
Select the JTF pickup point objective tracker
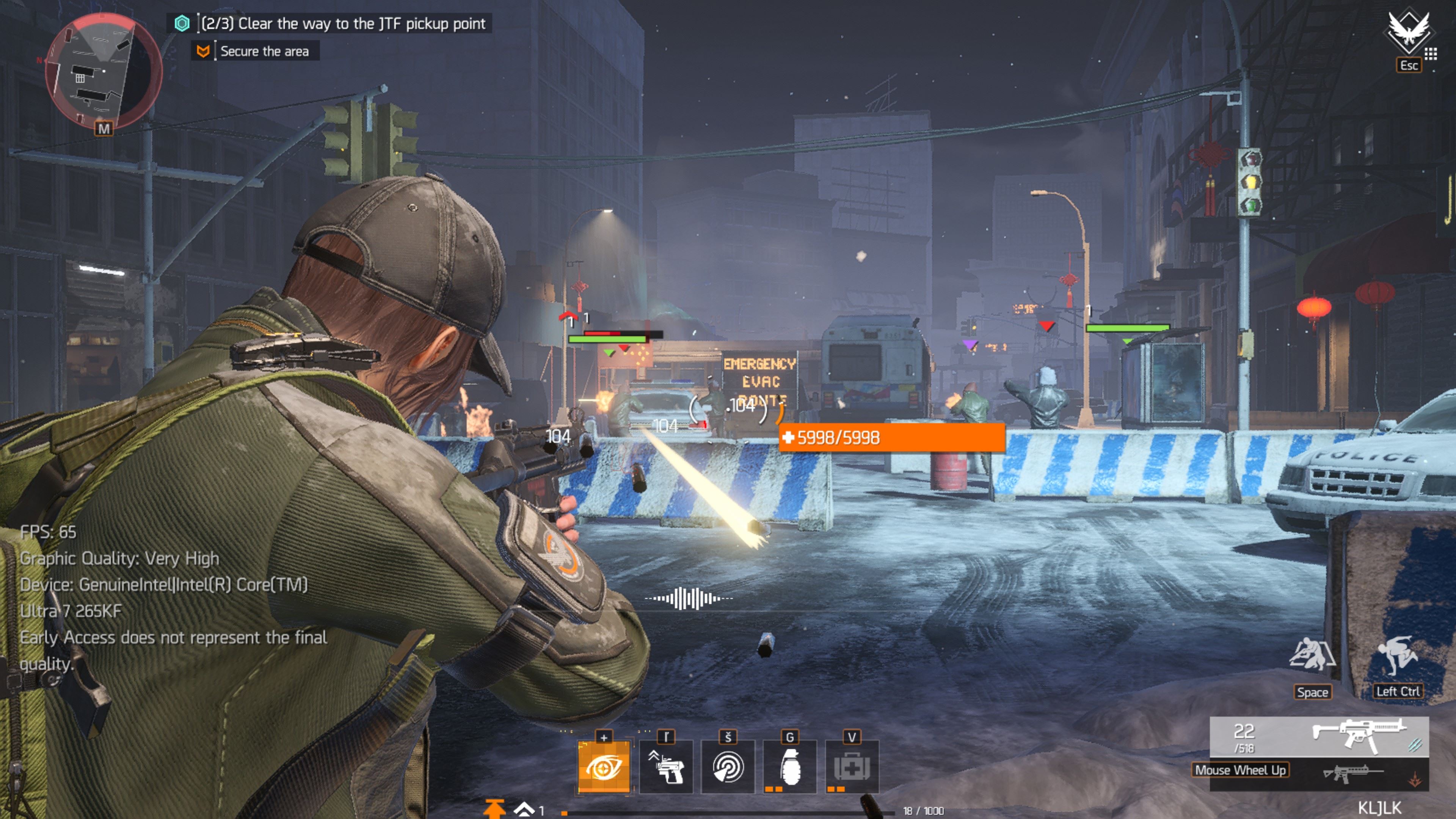[x=342, y=24]
